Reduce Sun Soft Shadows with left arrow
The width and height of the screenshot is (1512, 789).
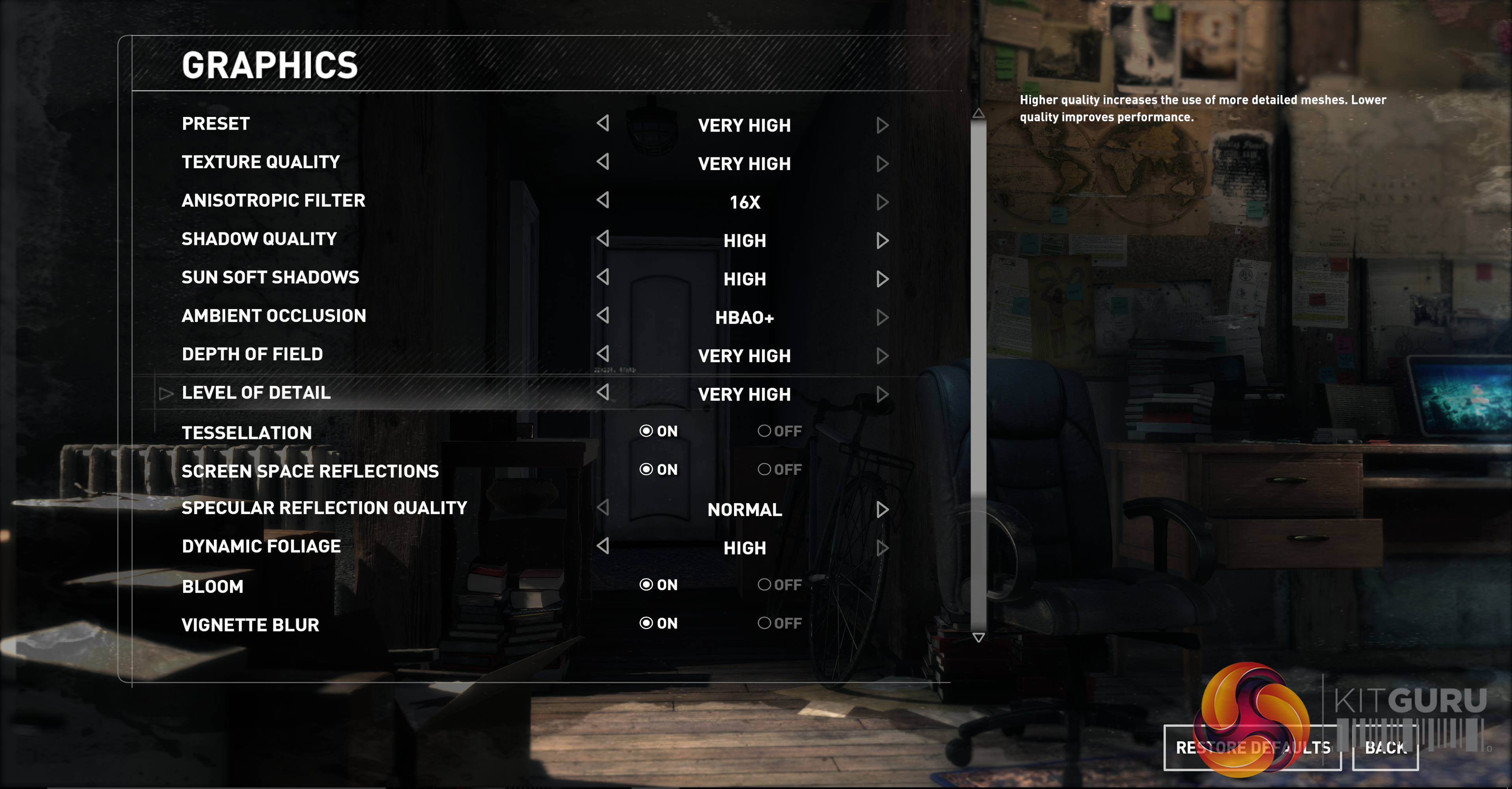(x=603, y=277)
